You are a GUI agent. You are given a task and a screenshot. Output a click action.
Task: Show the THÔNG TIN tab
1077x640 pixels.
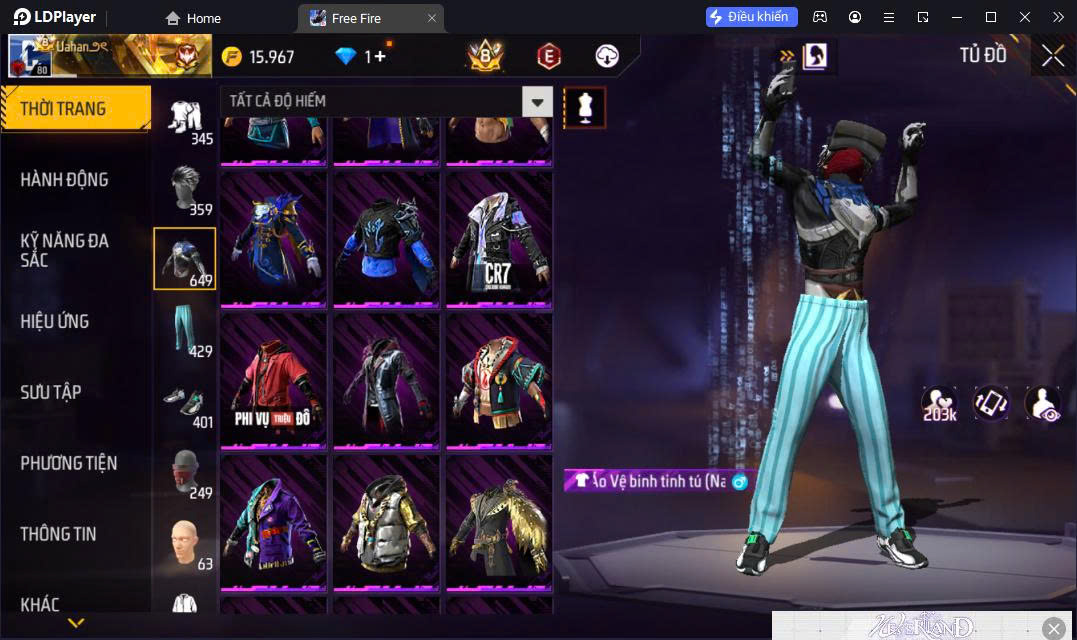point(58,534)
